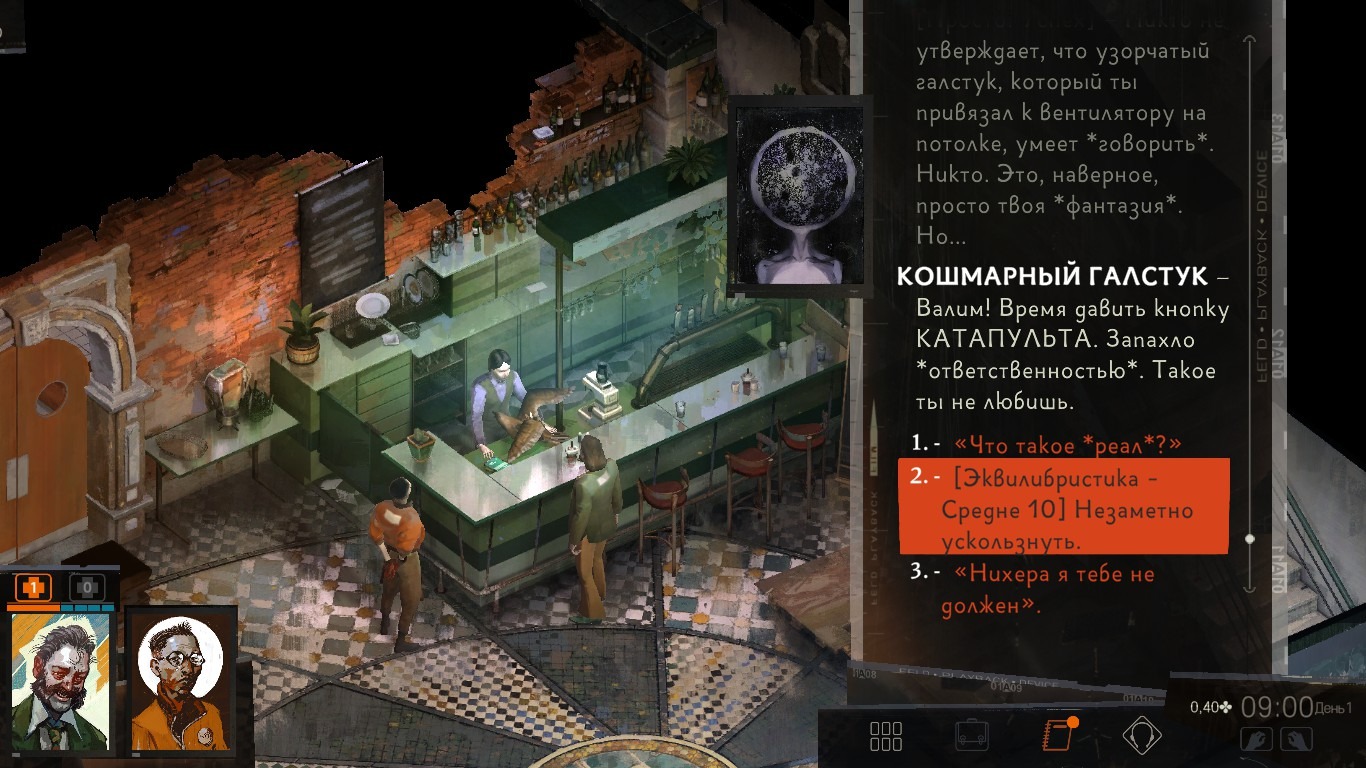Open the inventory briefcase icon
This screenshot has height=768, width=1366.
pyautogui.click(x=972, y=736)
